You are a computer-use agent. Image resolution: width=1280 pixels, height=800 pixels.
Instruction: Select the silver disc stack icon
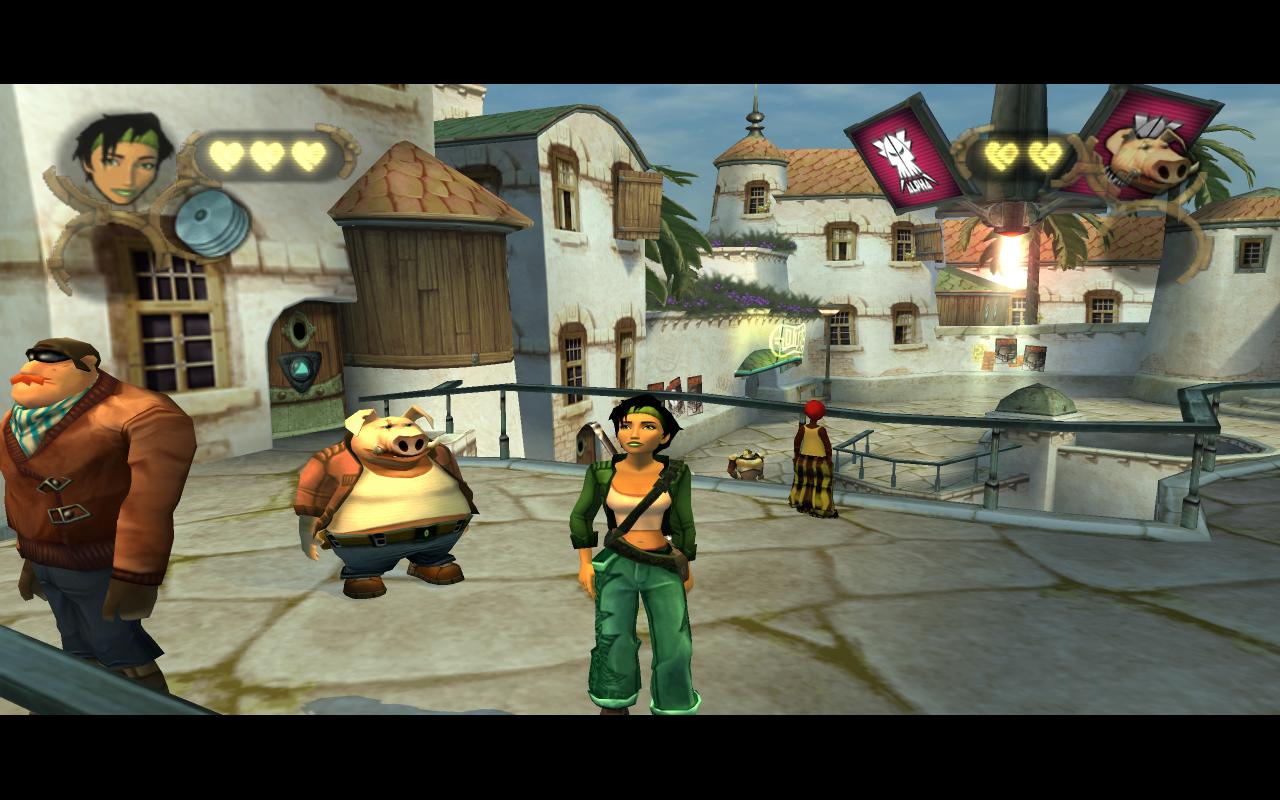pos(212,224)
